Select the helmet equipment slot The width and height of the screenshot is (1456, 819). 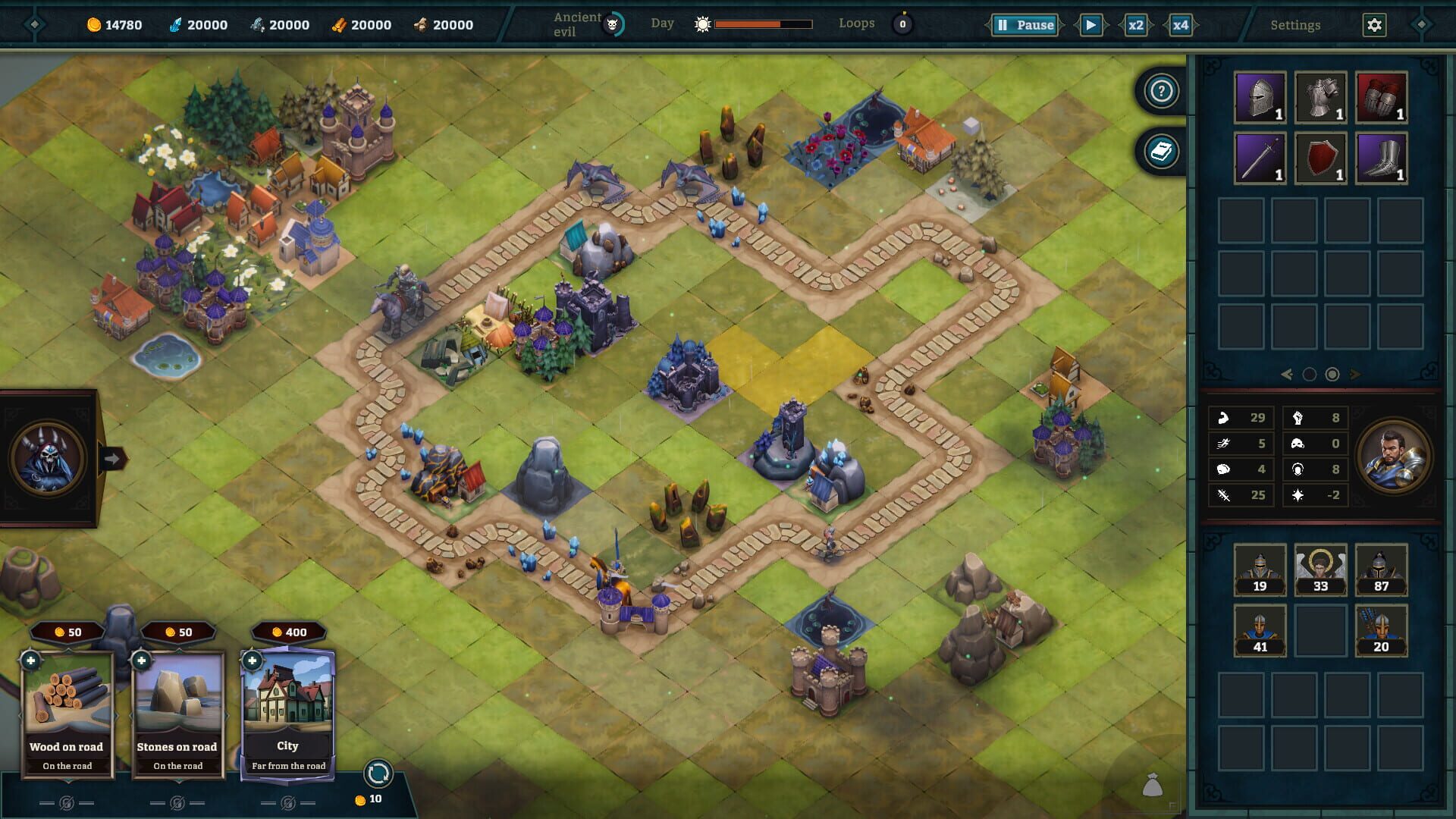pos(1260,97)
